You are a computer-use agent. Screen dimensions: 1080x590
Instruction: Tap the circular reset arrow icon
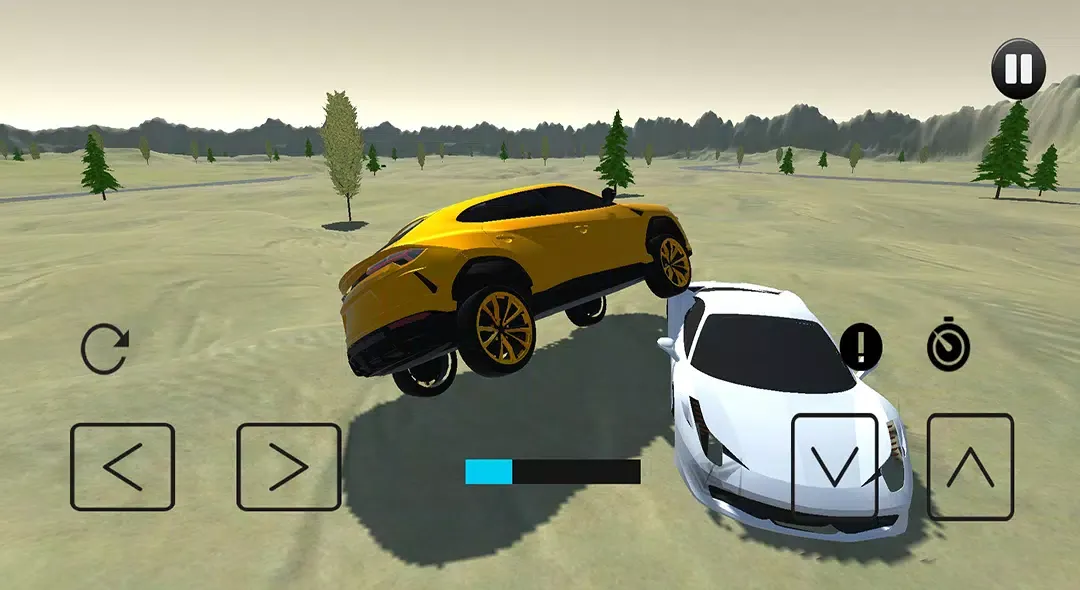(105, 350)
